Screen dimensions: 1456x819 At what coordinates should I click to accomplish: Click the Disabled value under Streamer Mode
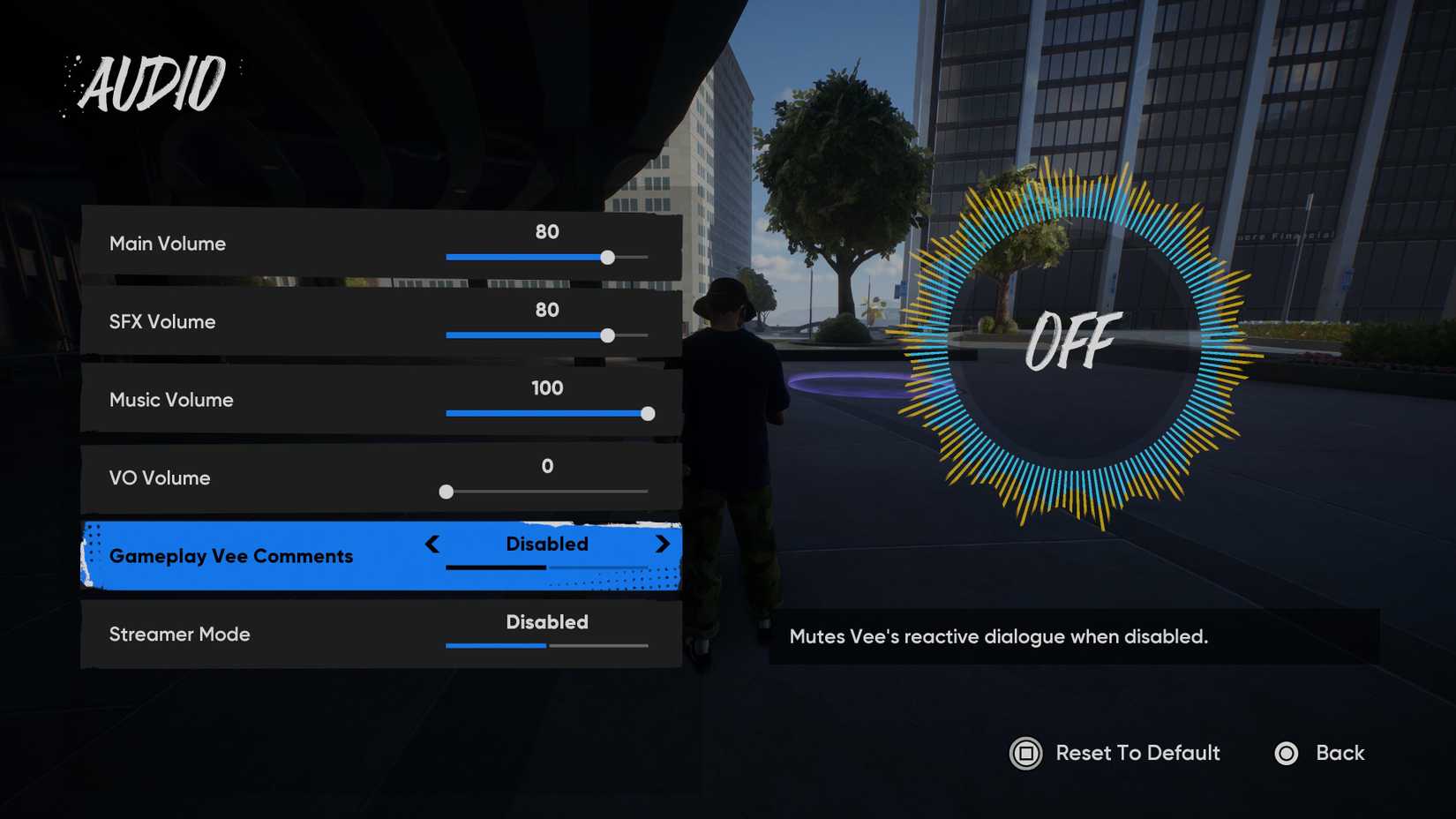[547, 622]
